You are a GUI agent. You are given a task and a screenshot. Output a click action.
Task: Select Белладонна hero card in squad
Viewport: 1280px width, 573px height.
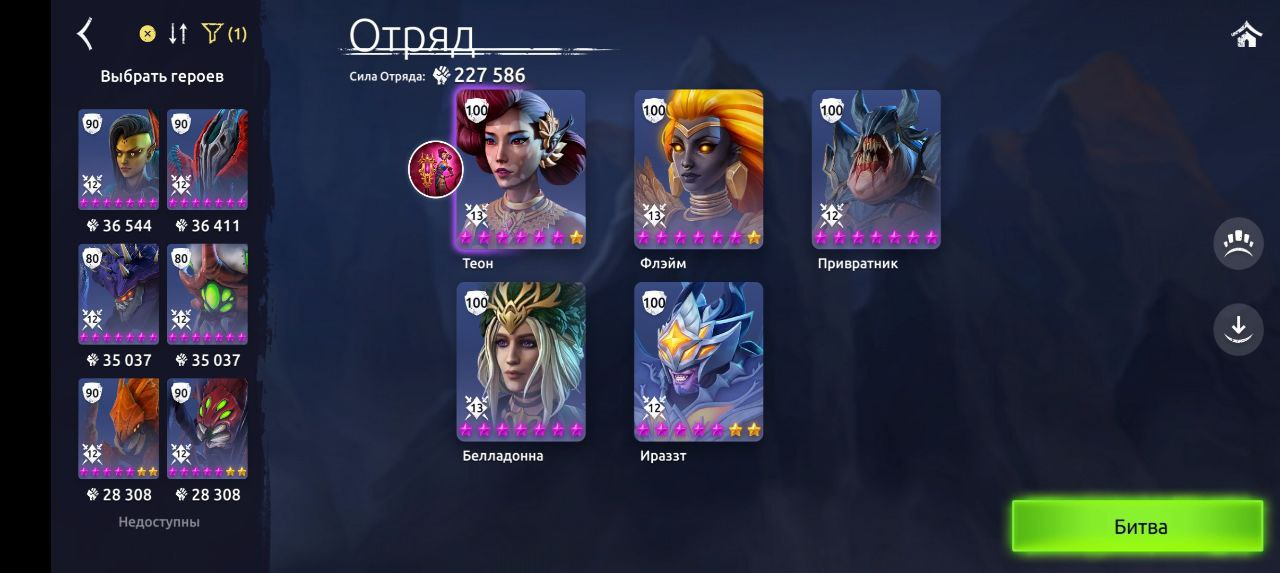pos(521,361)
